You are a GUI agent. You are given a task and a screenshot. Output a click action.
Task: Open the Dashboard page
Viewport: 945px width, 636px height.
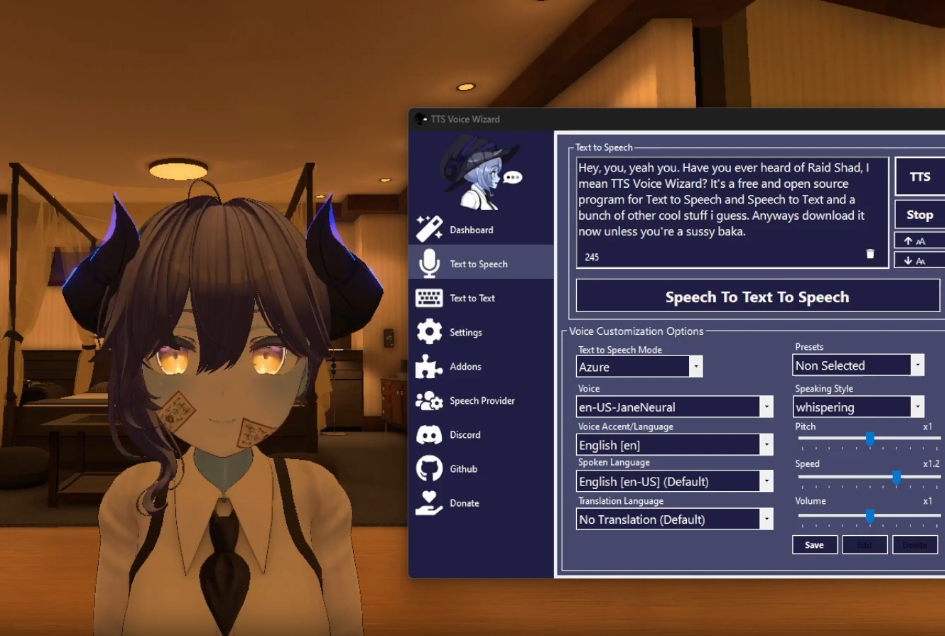pos(470,230)
